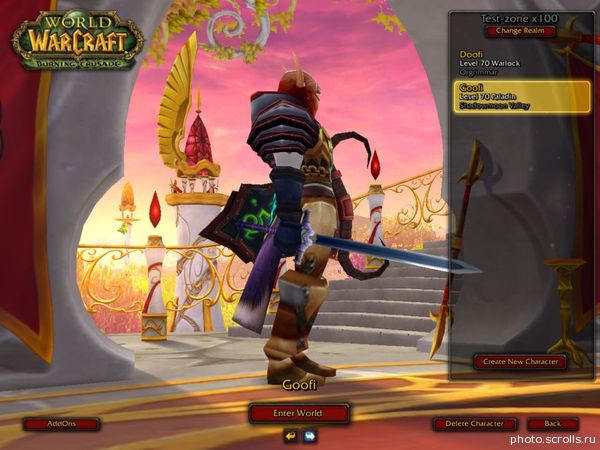The width and height of the screenshot is (600, 450).
Task: Rotate character with the left arrow
Action: [x=290, y=435]
